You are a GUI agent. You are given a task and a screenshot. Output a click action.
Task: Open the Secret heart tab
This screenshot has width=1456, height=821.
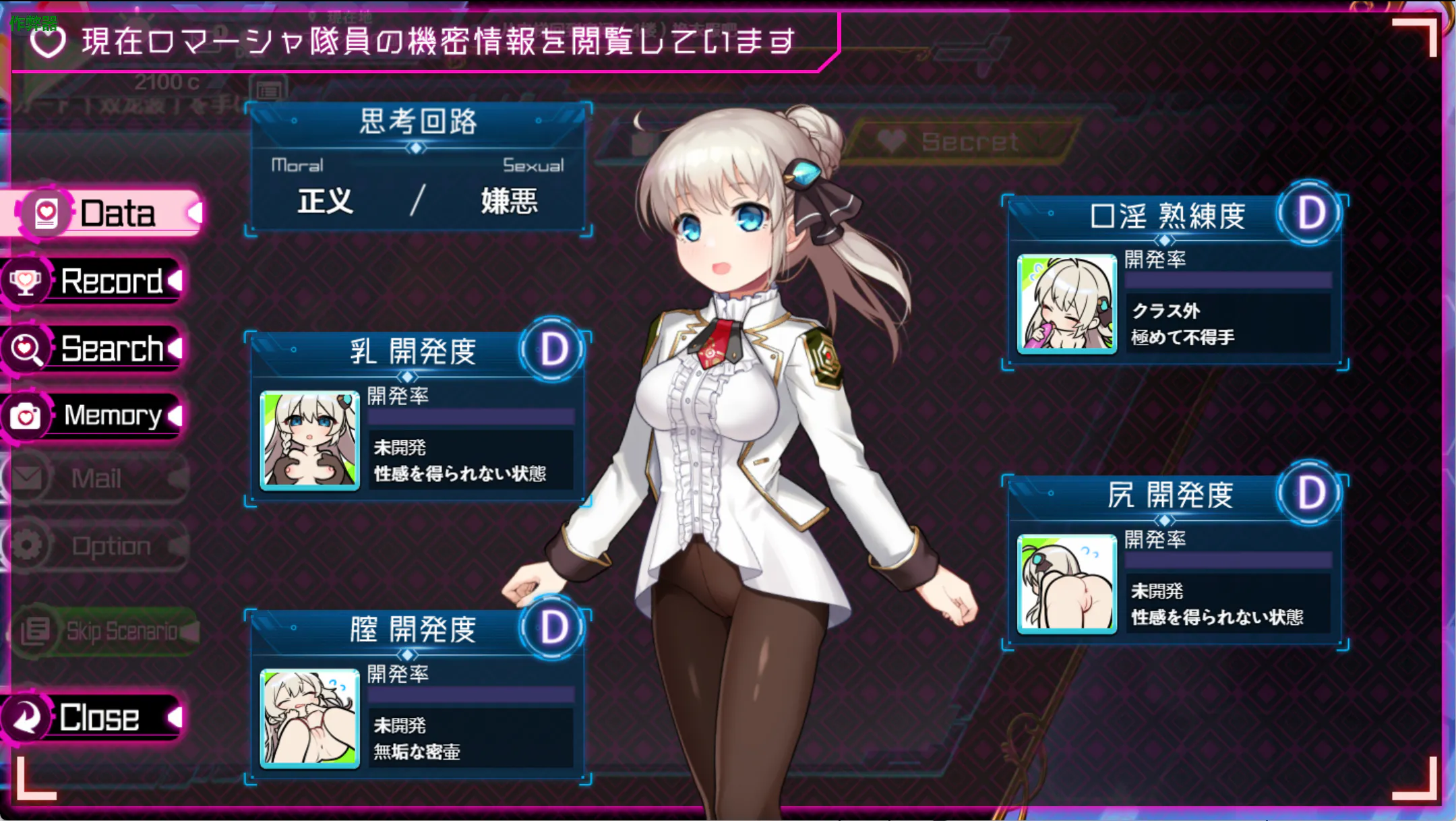957,142
